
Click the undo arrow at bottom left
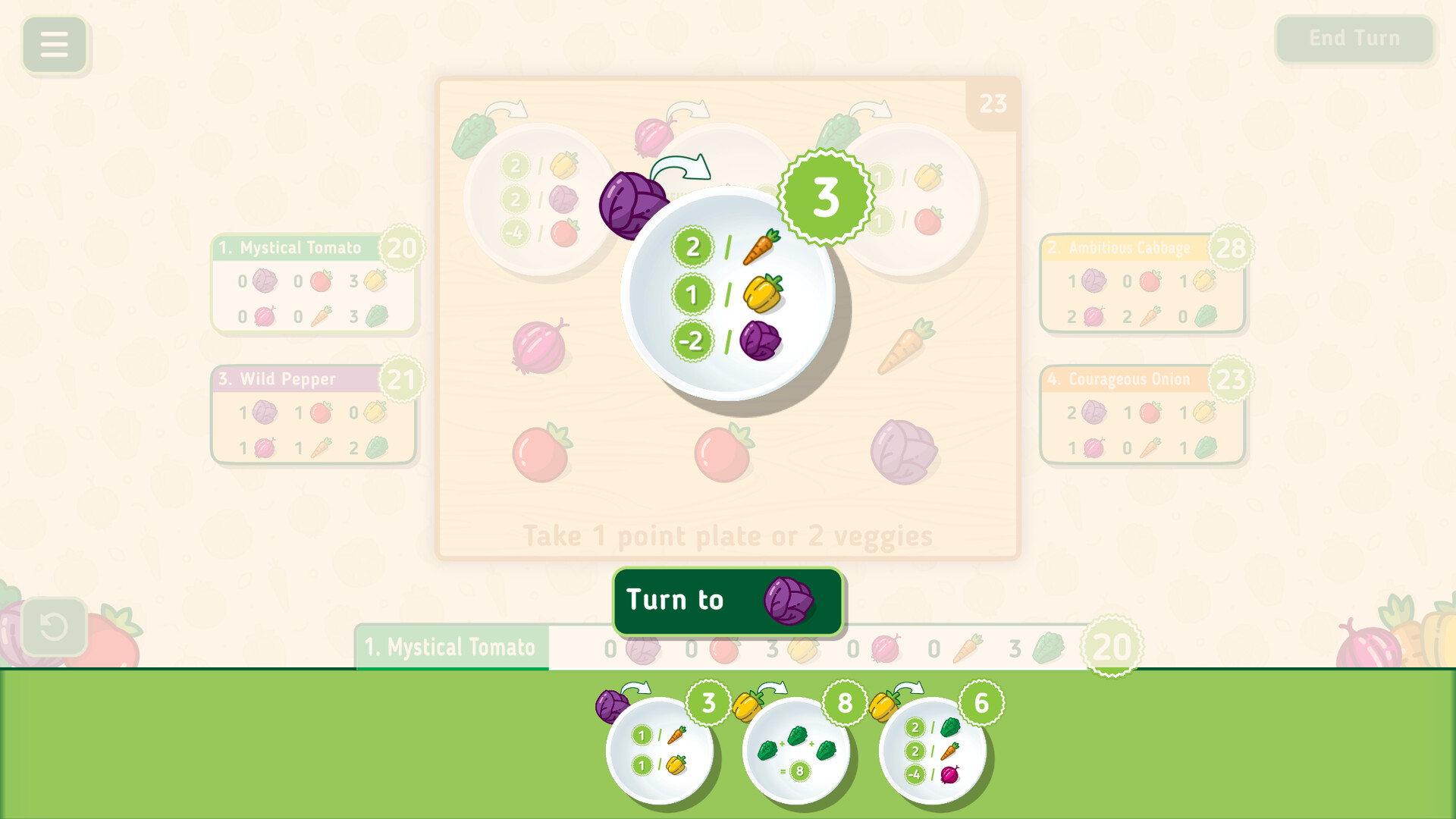pos(55,626)
